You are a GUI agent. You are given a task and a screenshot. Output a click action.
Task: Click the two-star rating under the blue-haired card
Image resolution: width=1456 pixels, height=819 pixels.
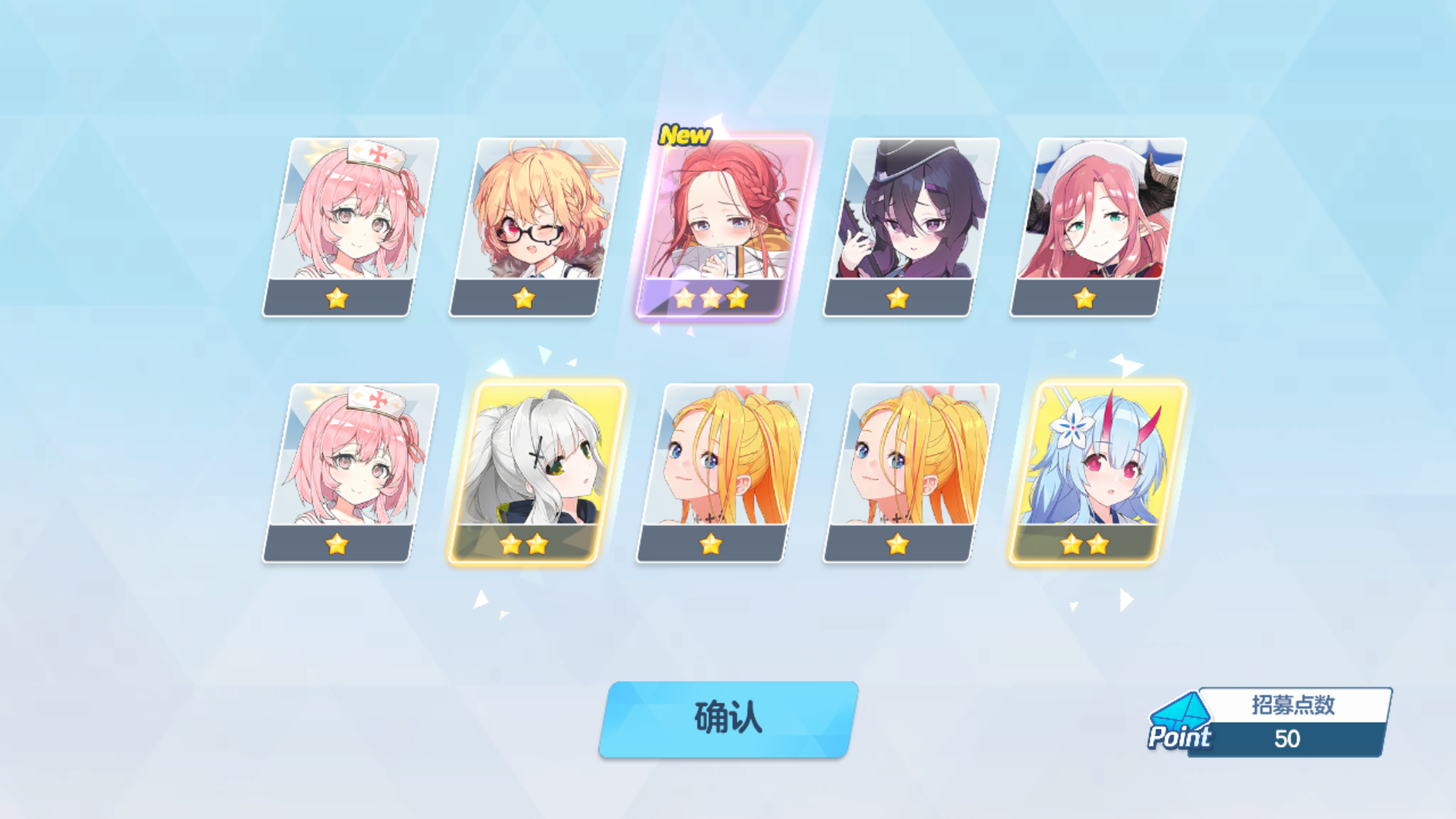tap(1084, 544)
